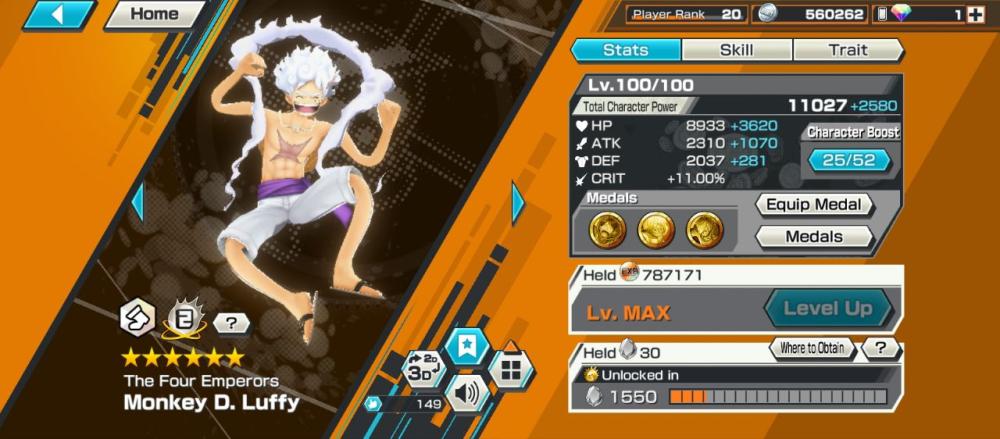Show the next character with the right arrow

(x=518, y=203)
